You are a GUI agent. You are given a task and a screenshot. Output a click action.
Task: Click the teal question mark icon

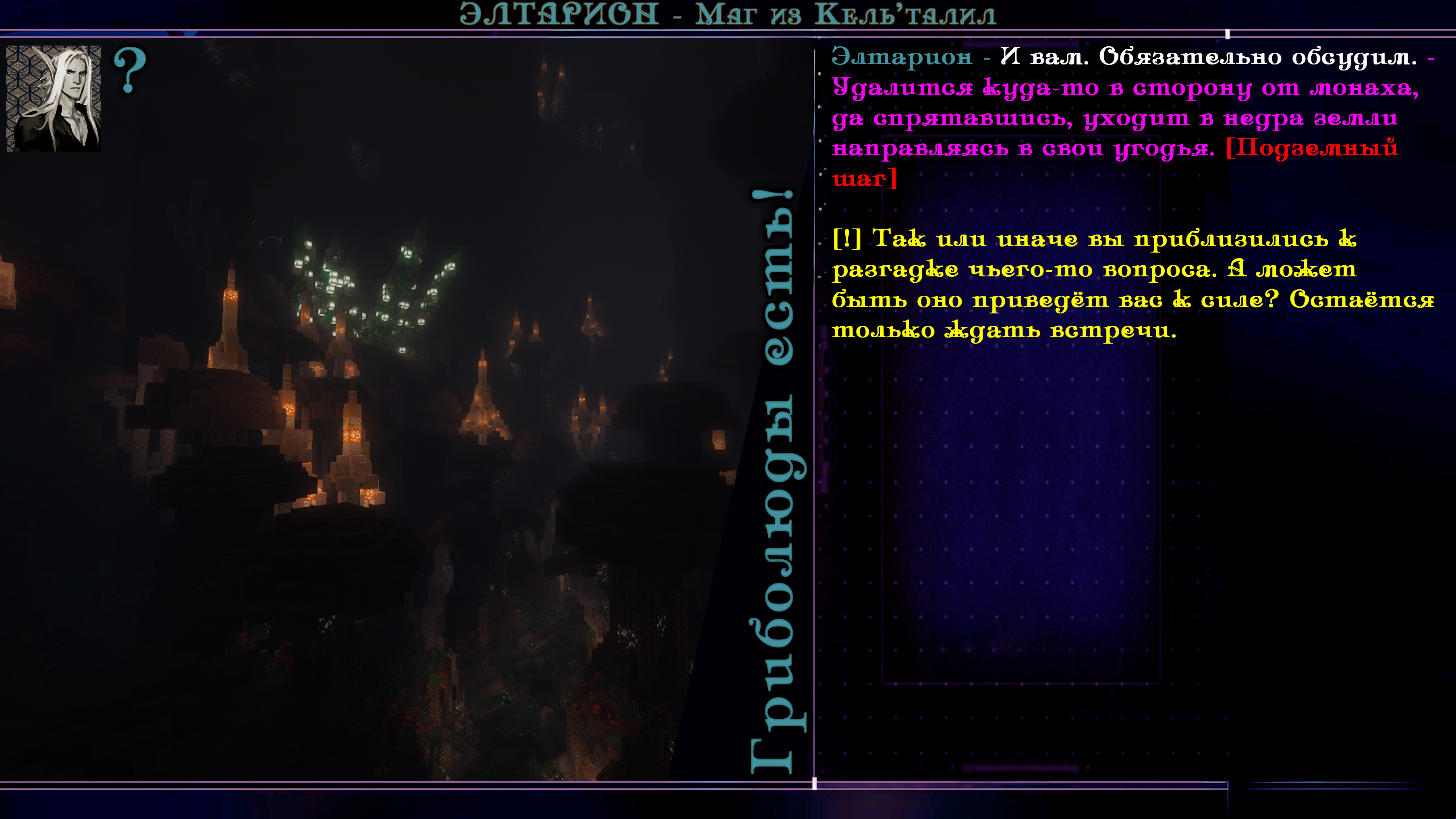(x=130, y=70)
